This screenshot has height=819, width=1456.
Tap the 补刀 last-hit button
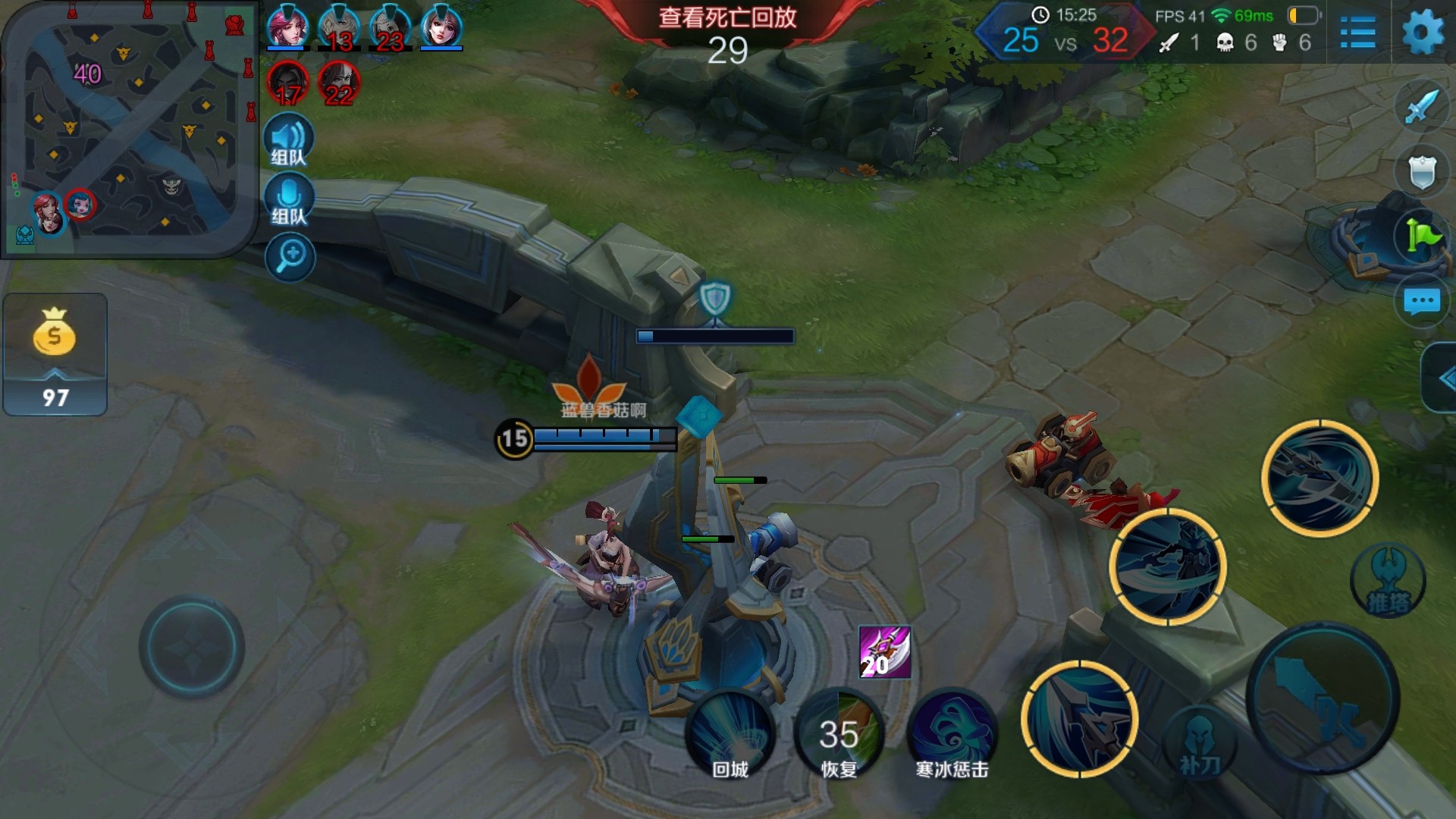coord(1200,745)
